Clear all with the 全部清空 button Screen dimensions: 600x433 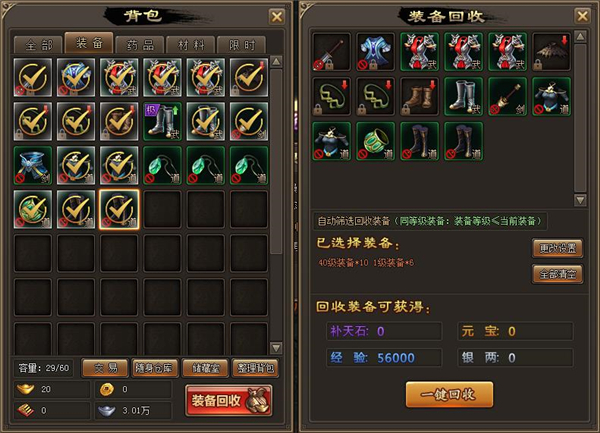click(556, 274)
